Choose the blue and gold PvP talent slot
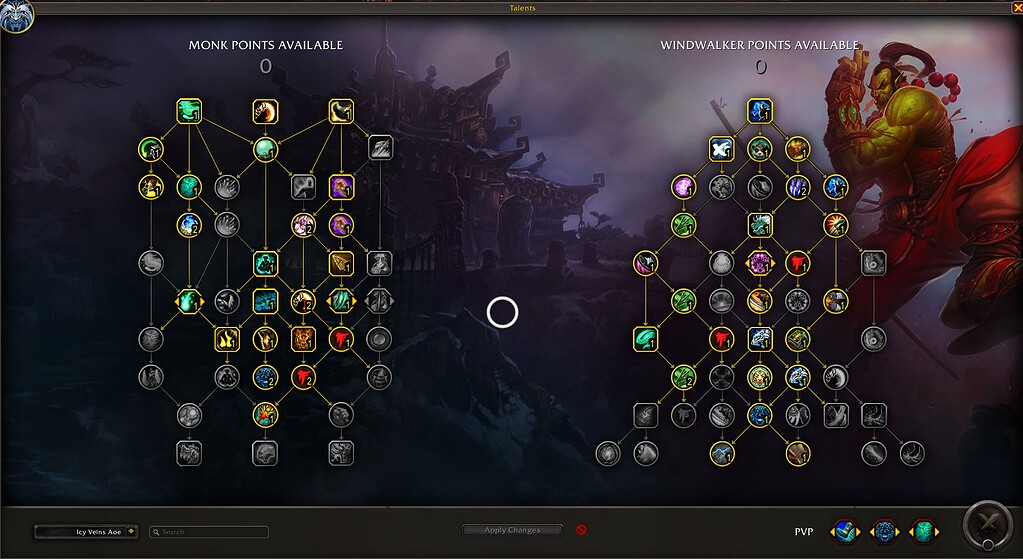This screenshot has width=1023, height=559. tap(843, 531)
